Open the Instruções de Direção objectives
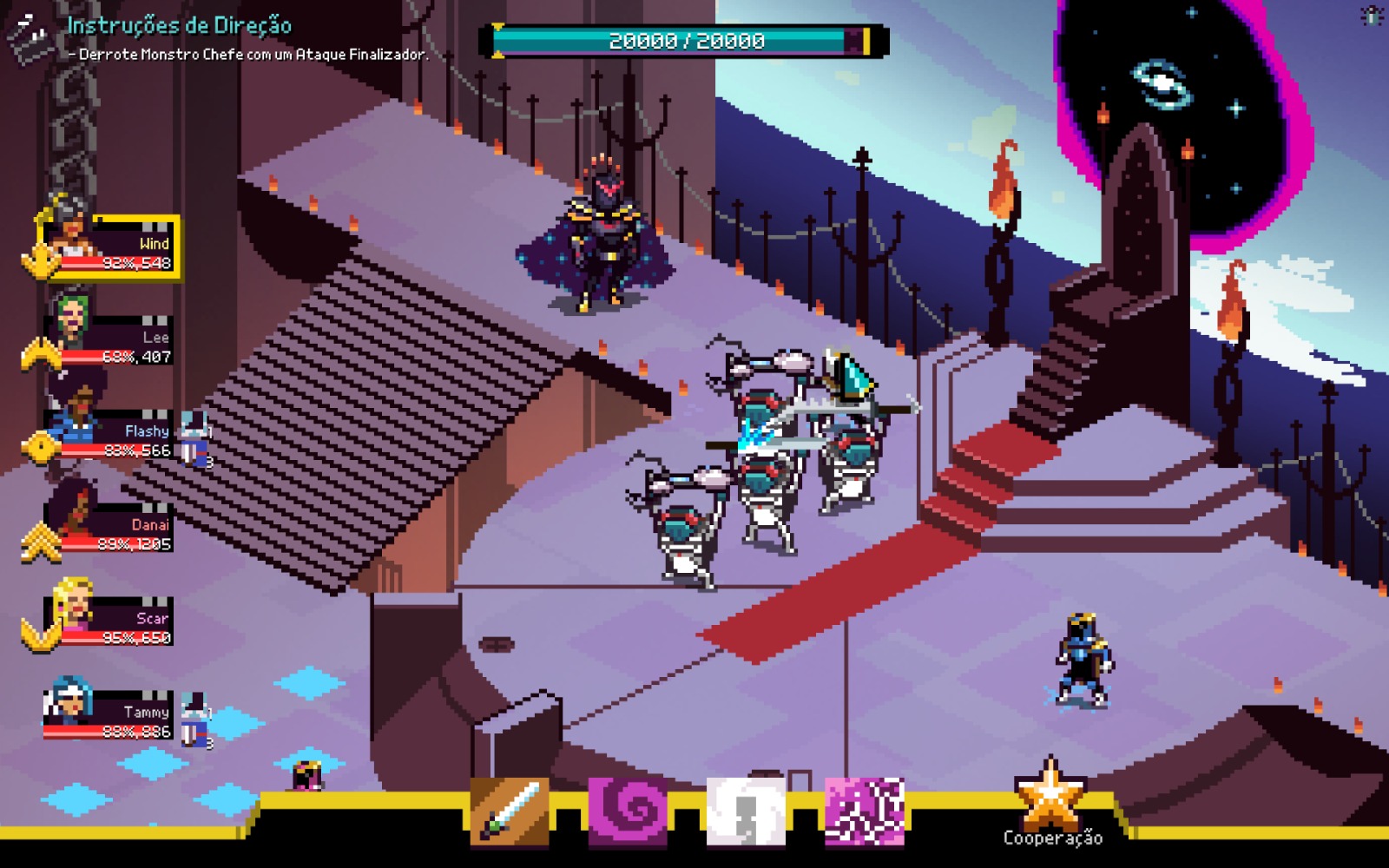 [179, 26]
